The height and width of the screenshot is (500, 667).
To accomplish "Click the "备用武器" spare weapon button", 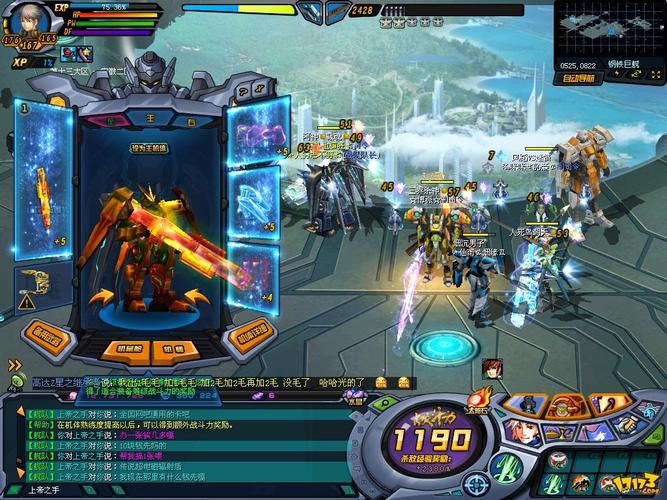I will tap(46, 334).
